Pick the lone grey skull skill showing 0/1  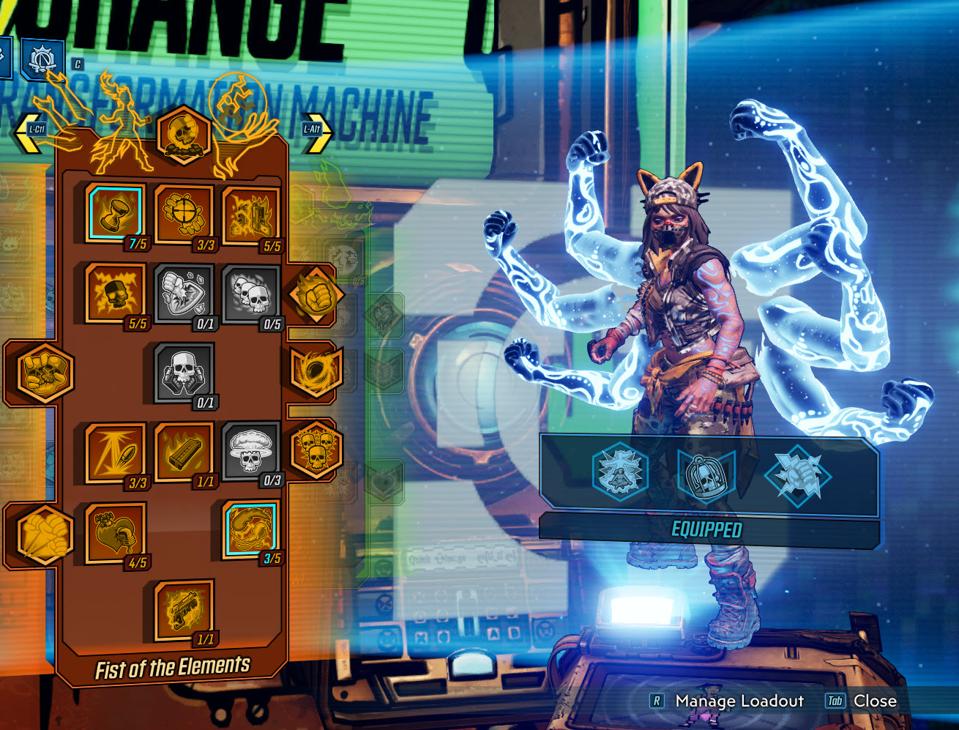184,372
